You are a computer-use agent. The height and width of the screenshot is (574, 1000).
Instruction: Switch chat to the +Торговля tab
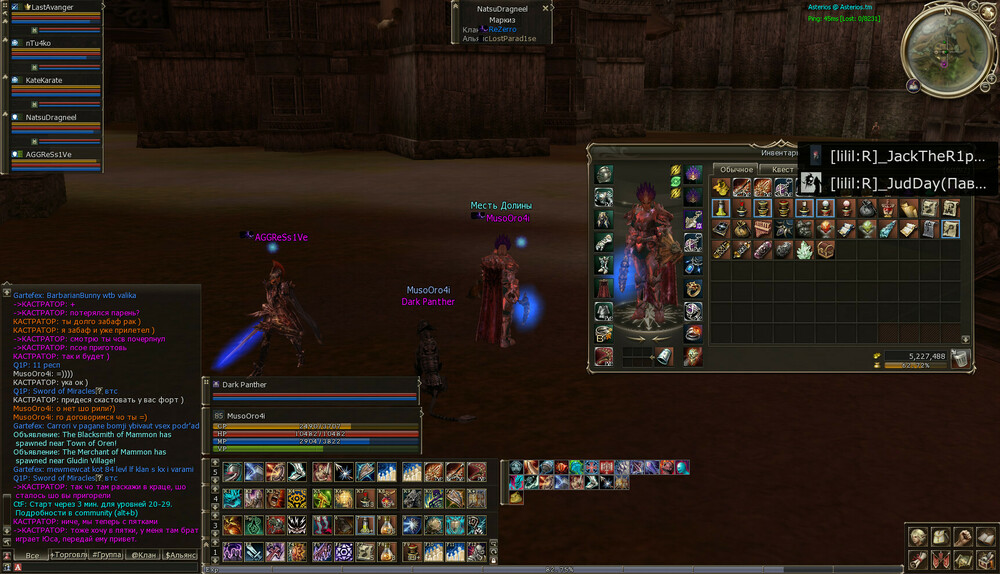pos(69,554)
